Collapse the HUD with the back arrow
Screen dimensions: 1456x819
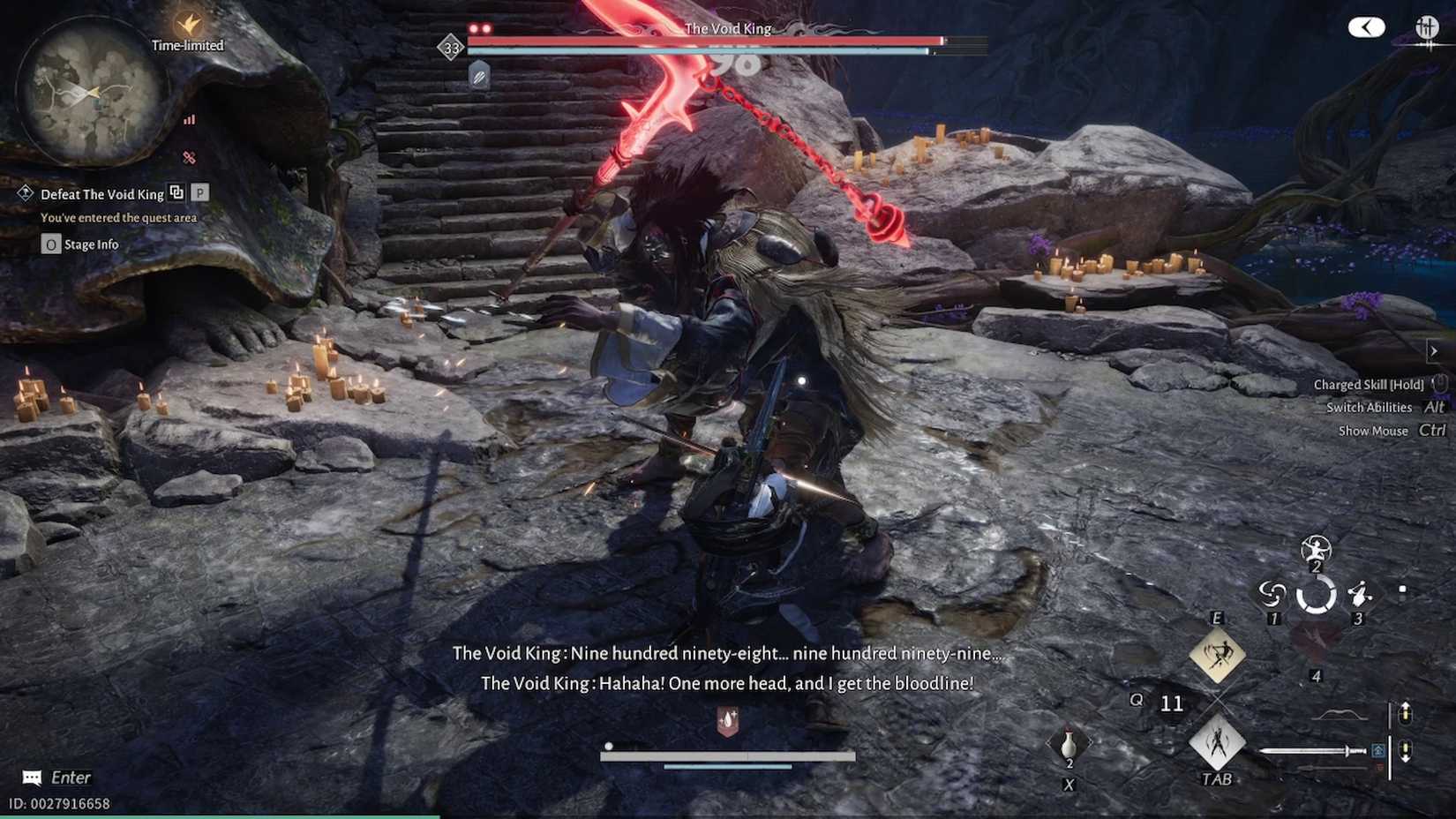(x=1366, y=27)
